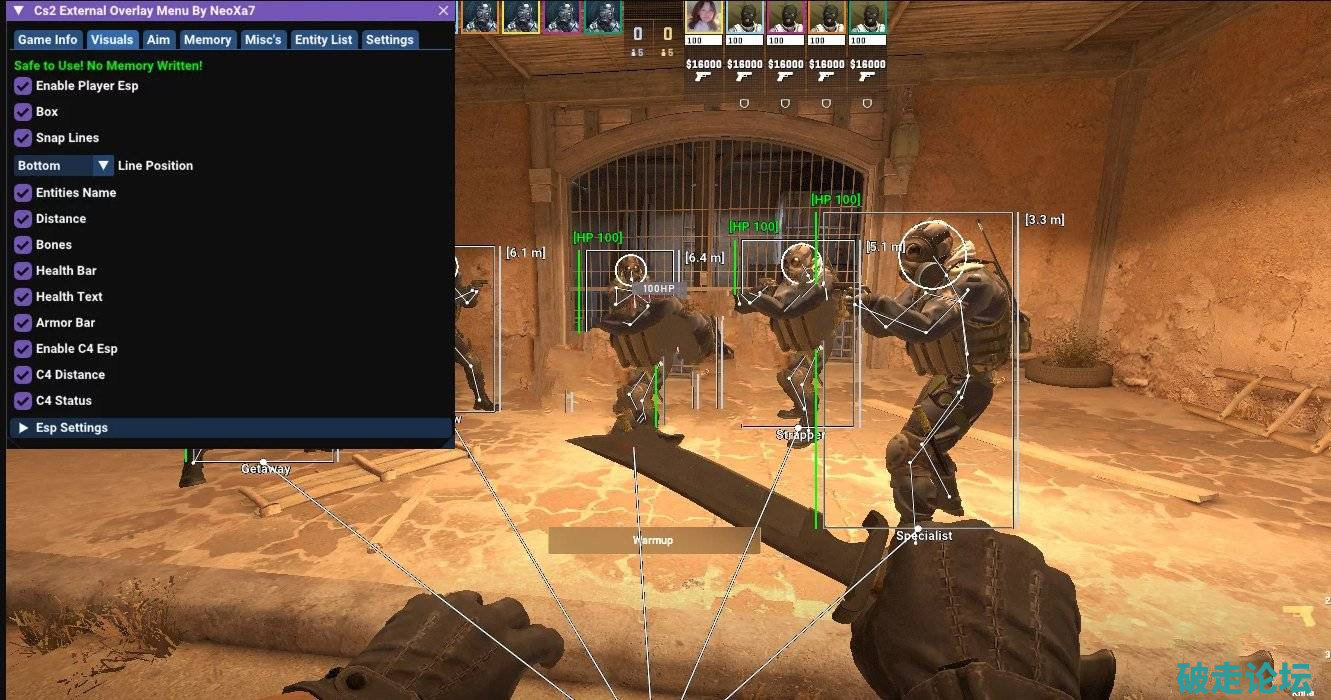Screen dimensions: 1331x700
Task: Toggle the Enable Player Esp checkbox
Action: point(23,86)
